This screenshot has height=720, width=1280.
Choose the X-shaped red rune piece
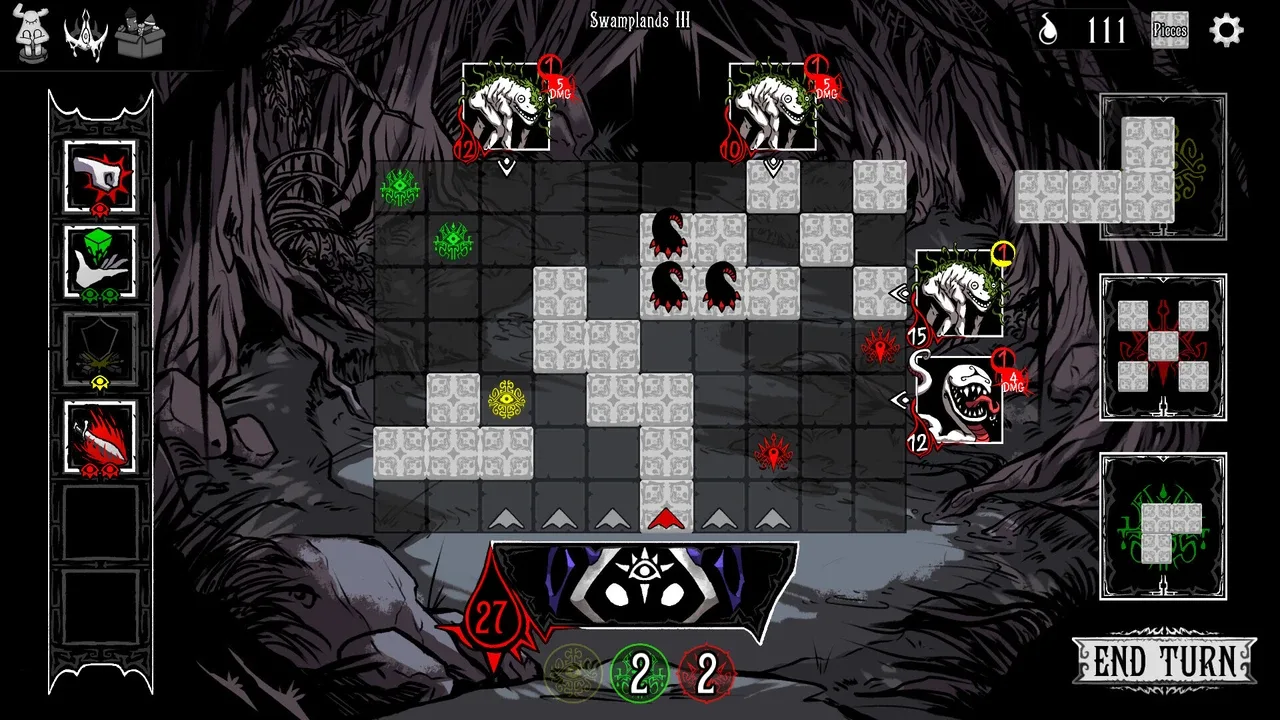click(x=1163, y=347)
